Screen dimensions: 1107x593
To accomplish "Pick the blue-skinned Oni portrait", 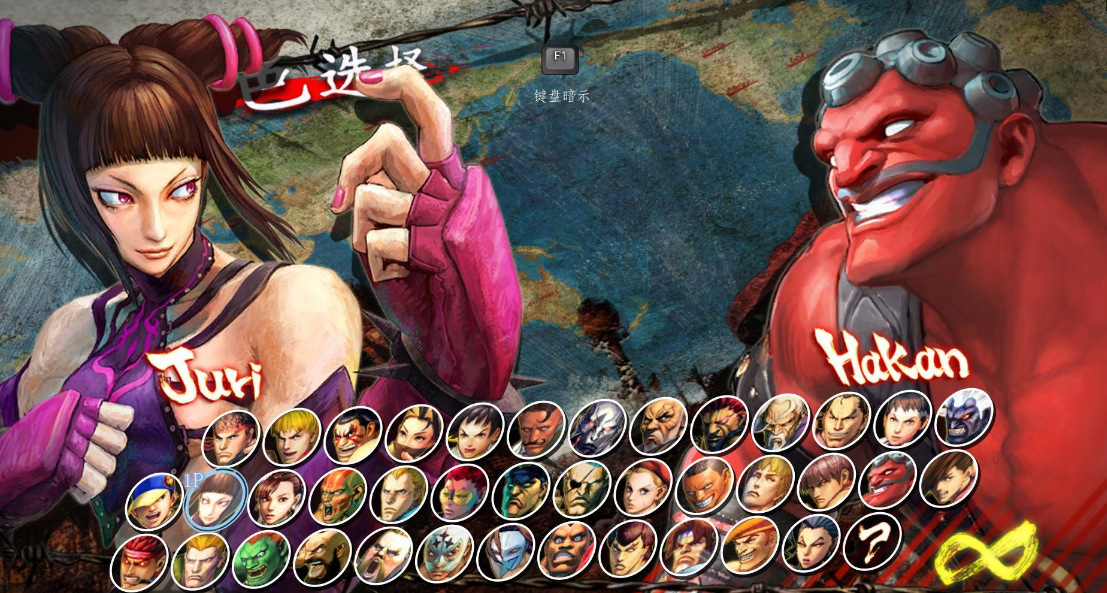I will pos(964,416).
